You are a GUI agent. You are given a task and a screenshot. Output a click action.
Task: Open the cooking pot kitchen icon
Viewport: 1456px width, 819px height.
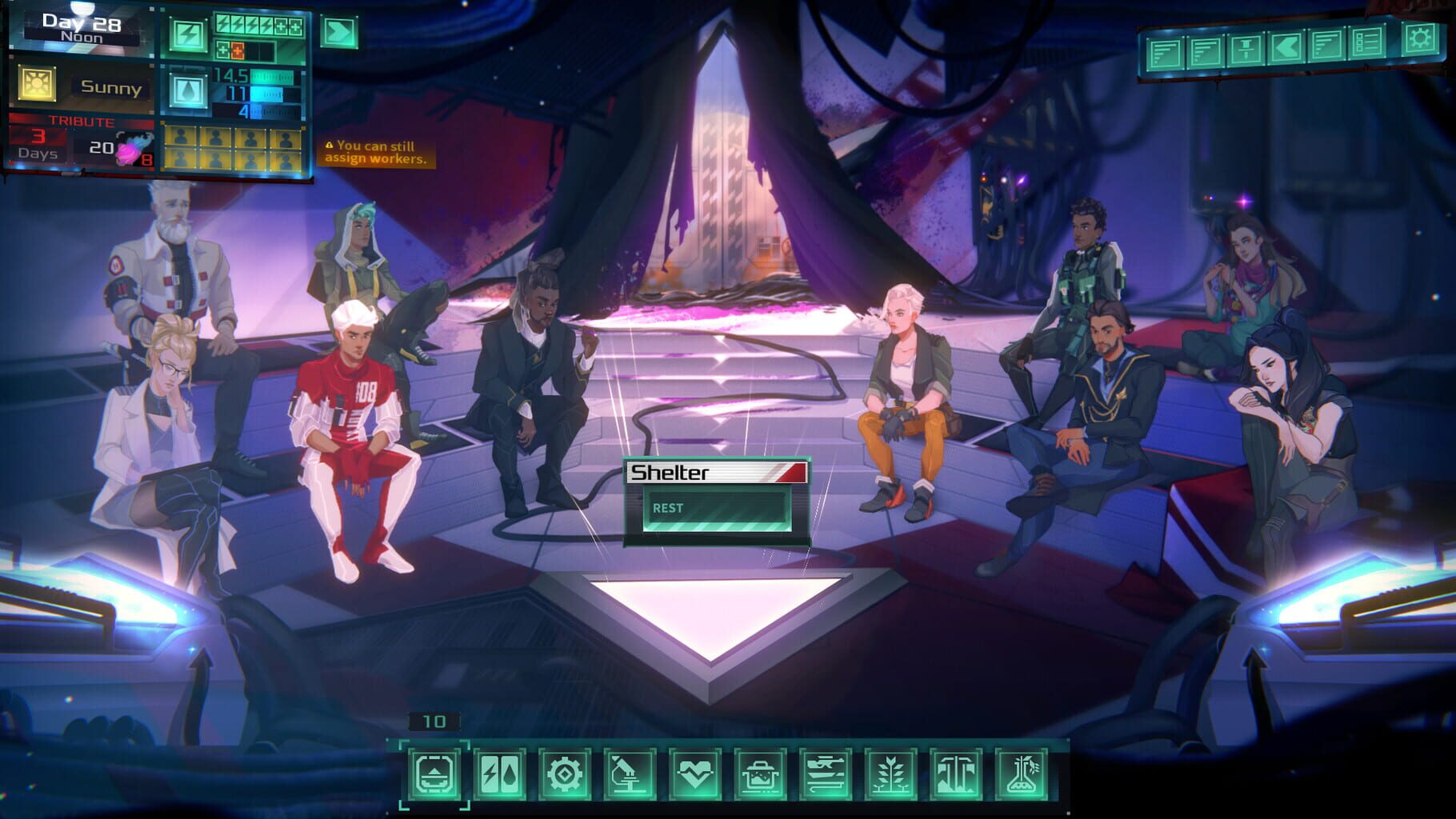pos(759,773)
